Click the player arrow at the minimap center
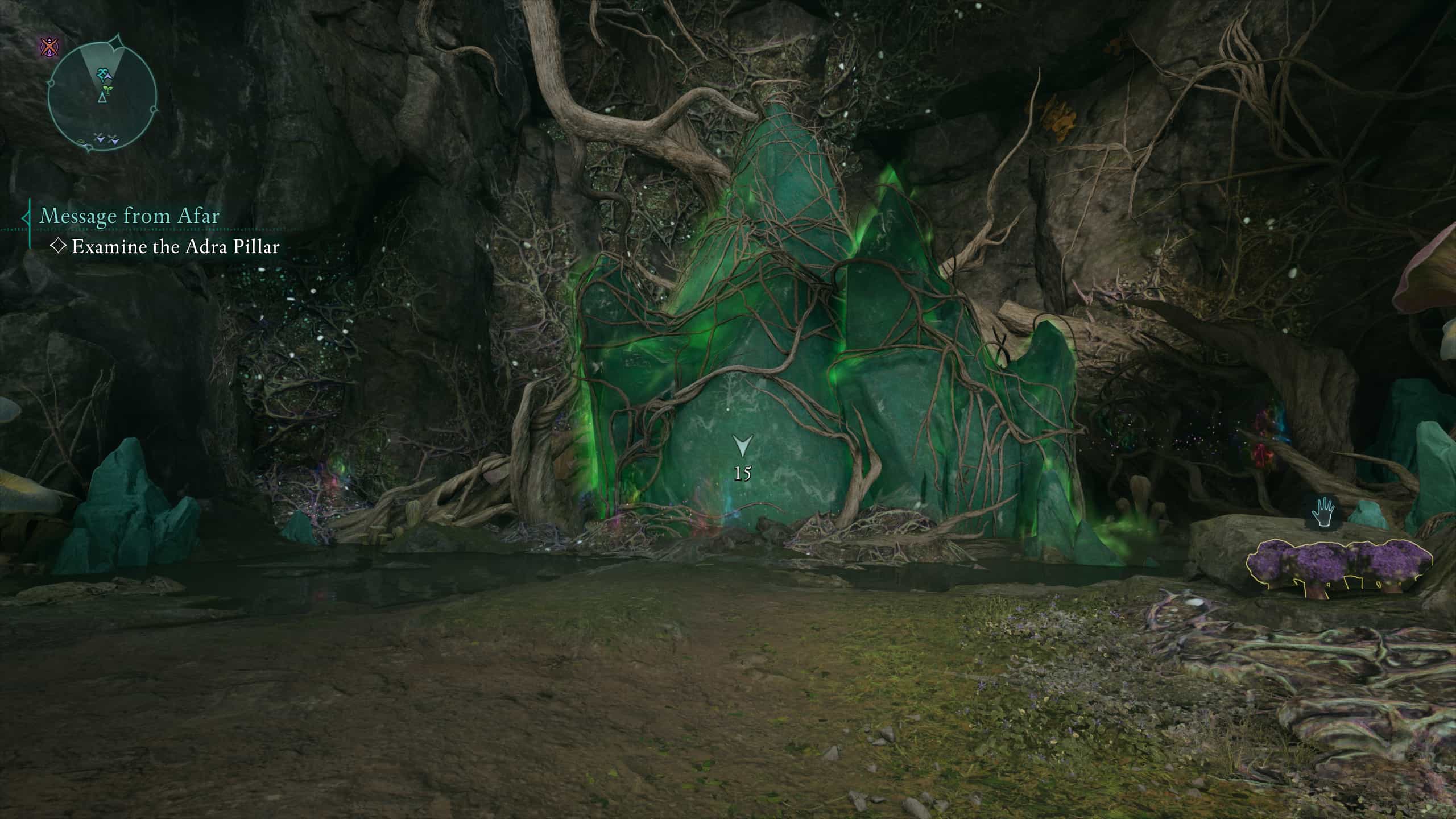Screen dimensions: 1456x819 tap(108, 76)
